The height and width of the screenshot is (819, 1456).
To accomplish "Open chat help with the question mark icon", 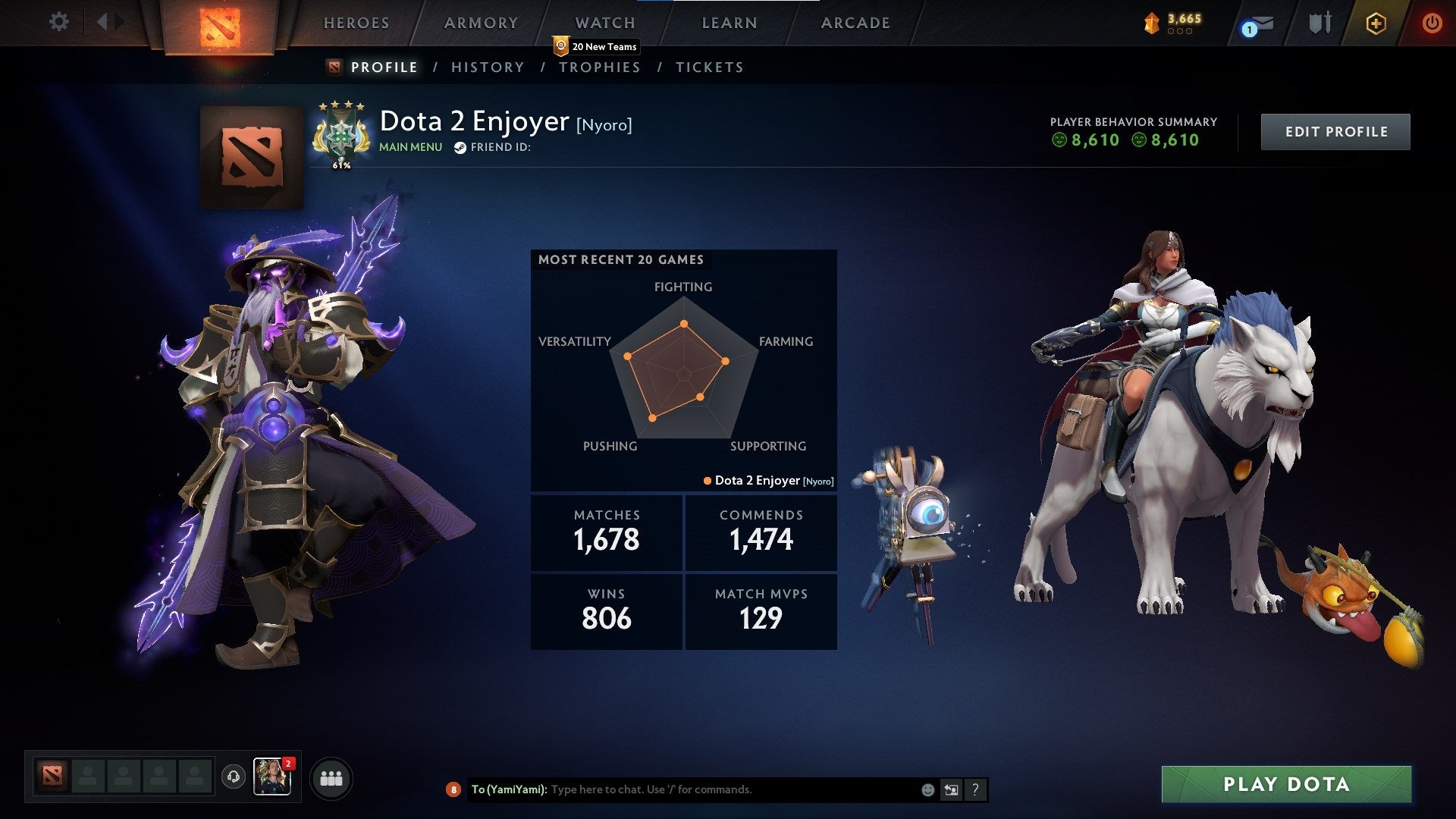I will (976, 789).
